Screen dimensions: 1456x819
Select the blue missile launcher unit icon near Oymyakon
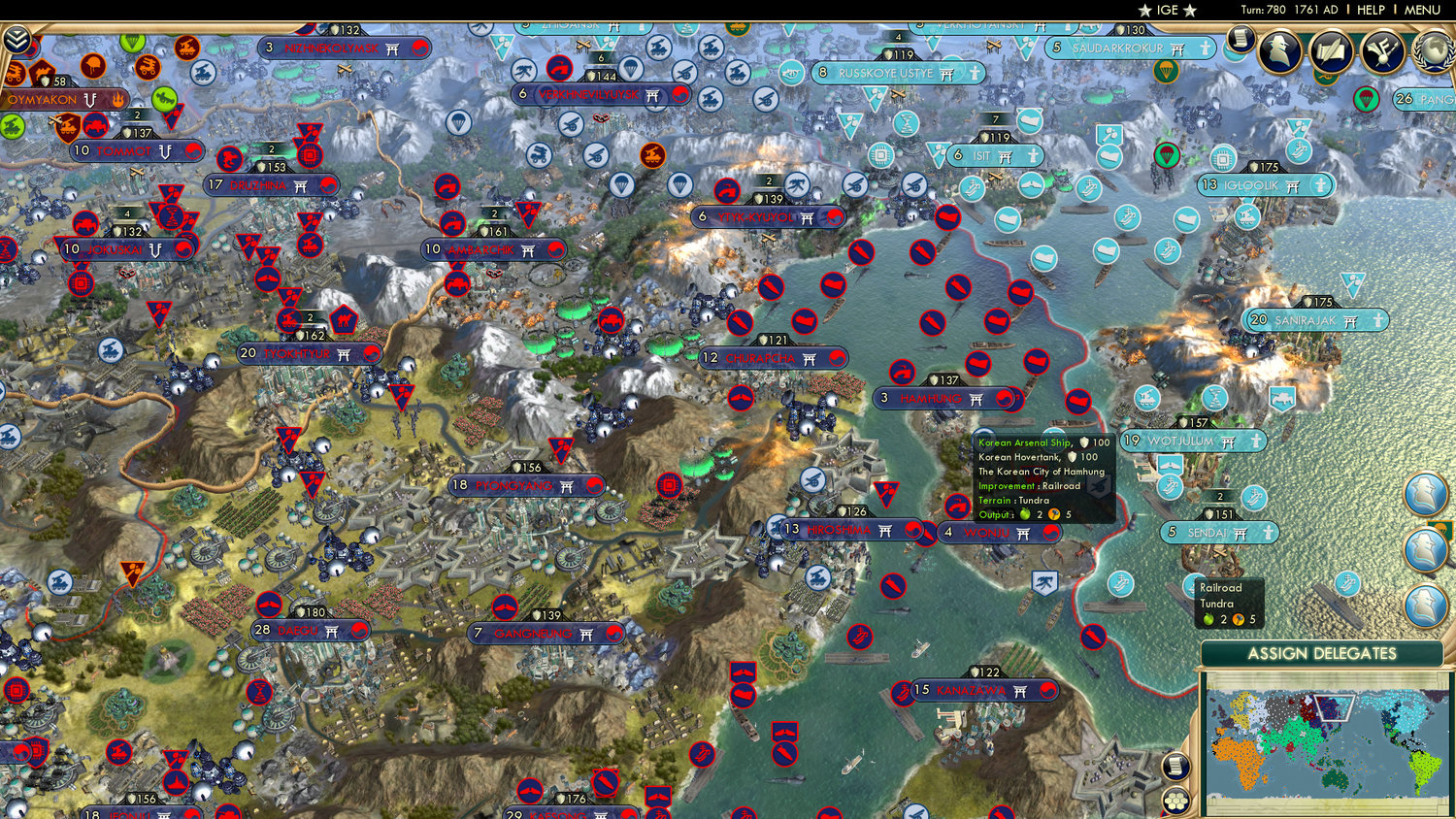point(203,73)
